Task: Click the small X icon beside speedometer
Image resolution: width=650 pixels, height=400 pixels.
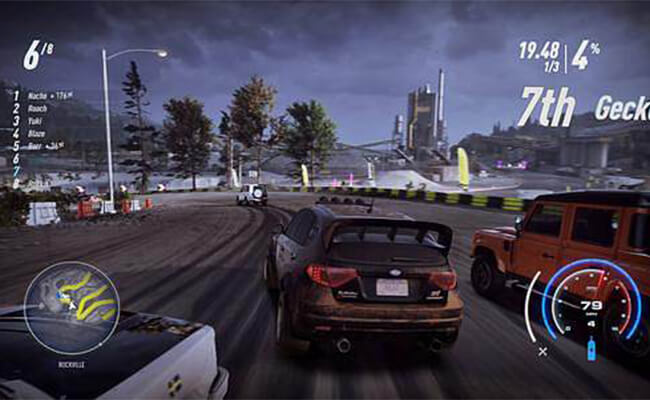Action: point(543,352)
